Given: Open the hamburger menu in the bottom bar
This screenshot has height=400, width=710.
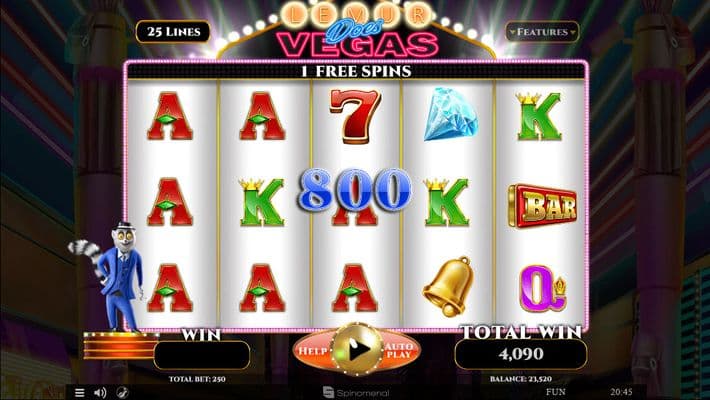Looking at the screenshot, I should pyautogui.click(x=80, y=391).
